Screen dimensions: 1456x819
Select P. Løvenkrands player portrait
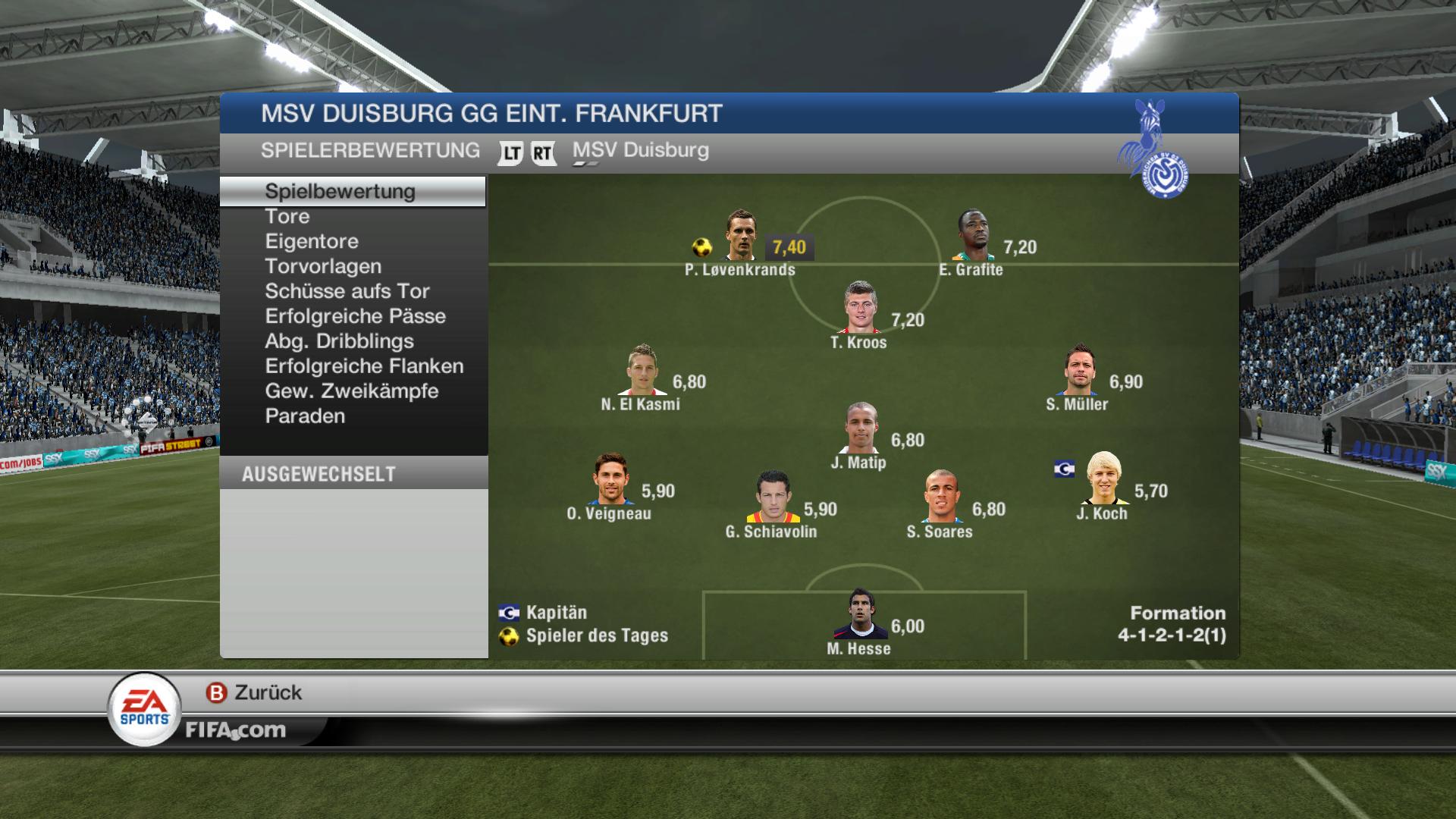740,236
